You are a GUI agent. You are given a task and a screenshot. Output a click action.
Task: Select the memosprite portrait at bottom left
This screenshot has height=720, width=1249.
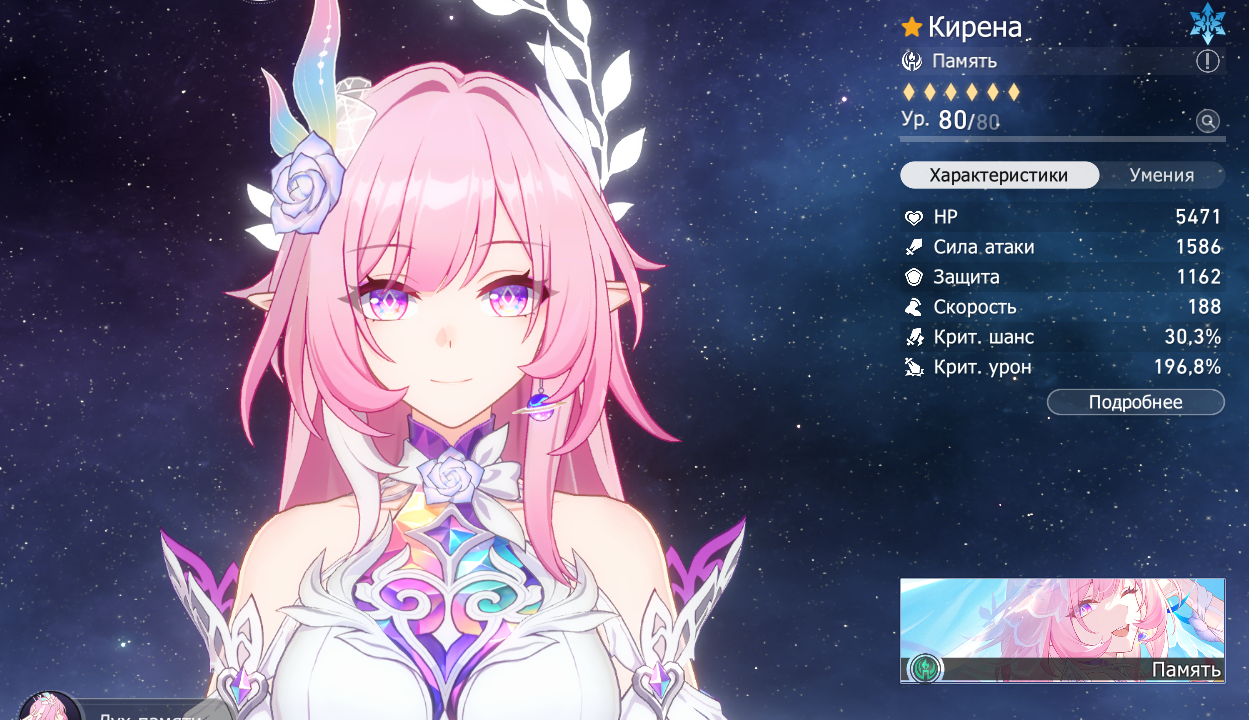pos(48,706)
